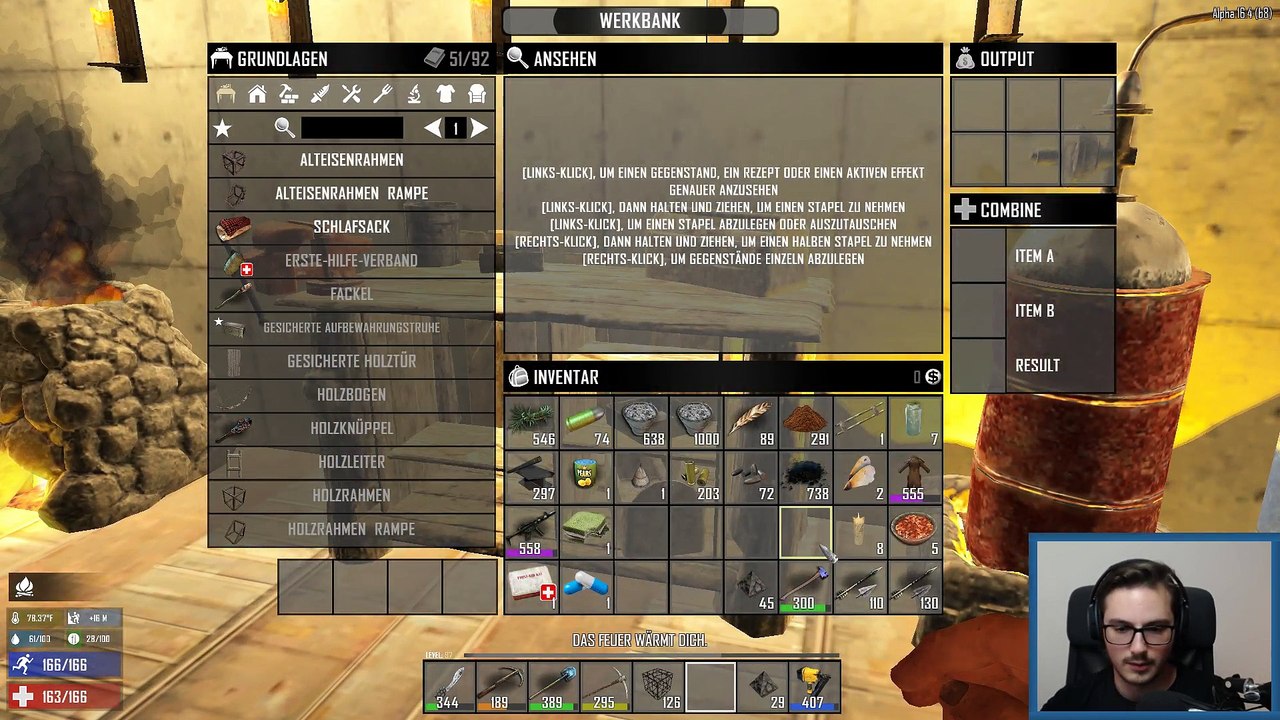Toggle the favorites star filter
Image resolution: width=1280 pixels, height=720 pixels.
click(223, 128)
